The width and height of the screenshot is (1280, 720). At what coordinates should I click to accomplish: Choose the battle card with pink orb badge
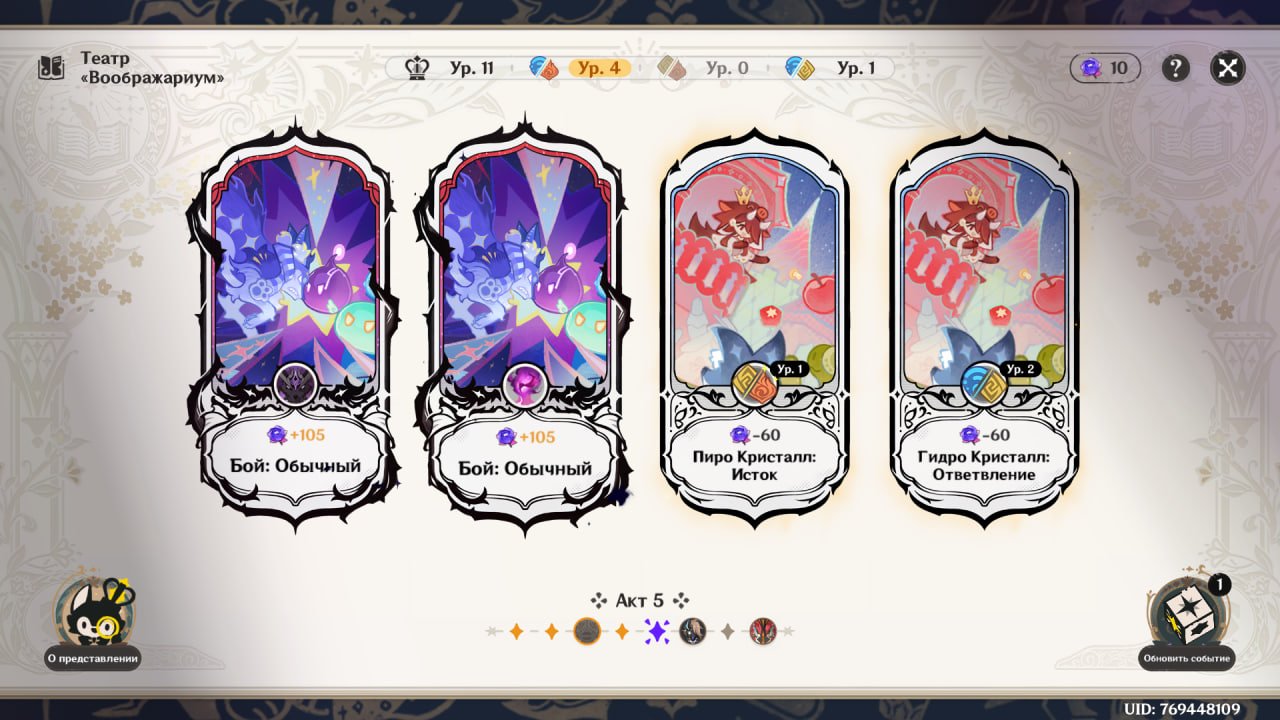pos(524,320)
